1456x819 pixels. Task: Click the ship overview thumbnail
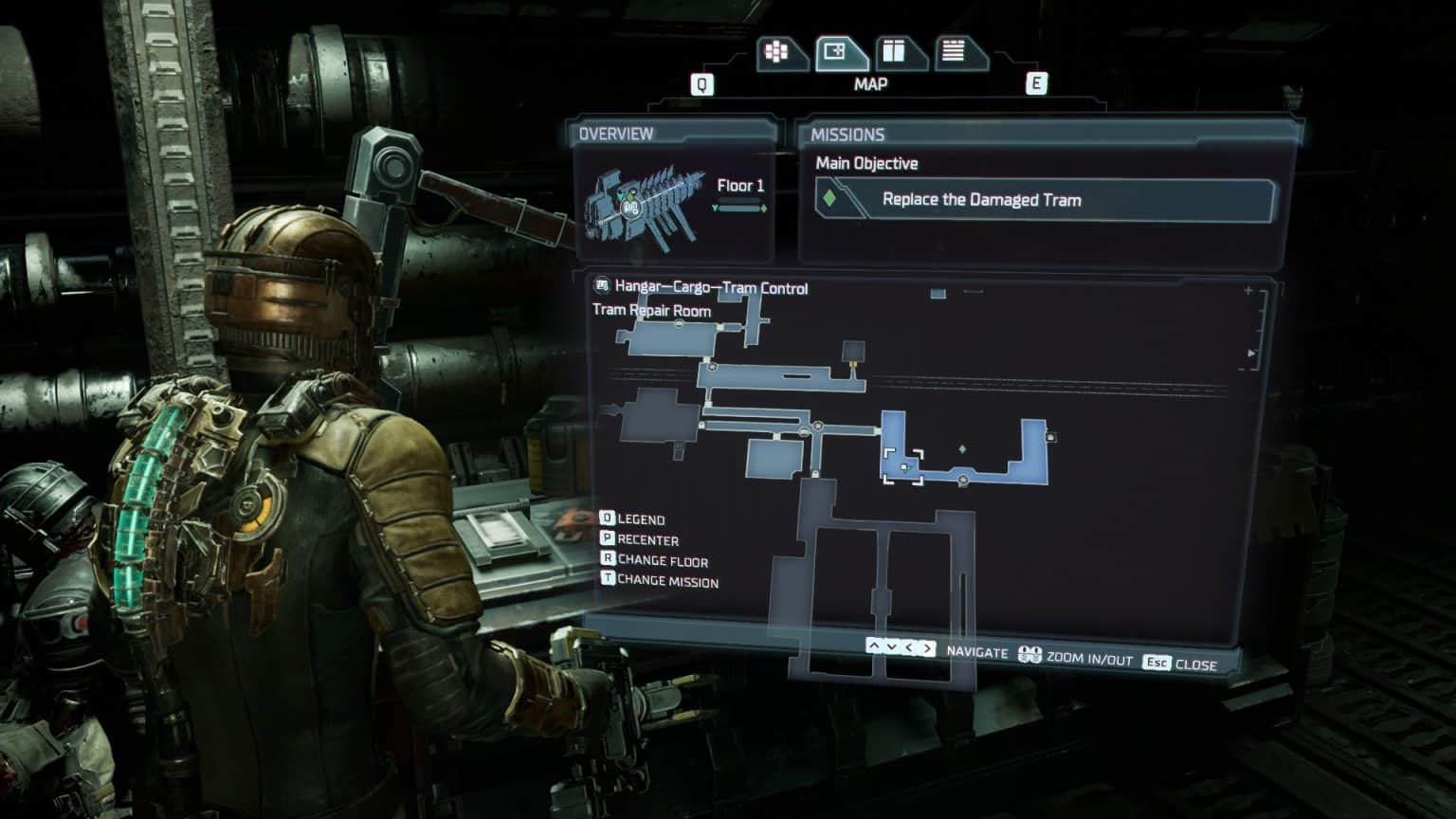tap(645, 202)
